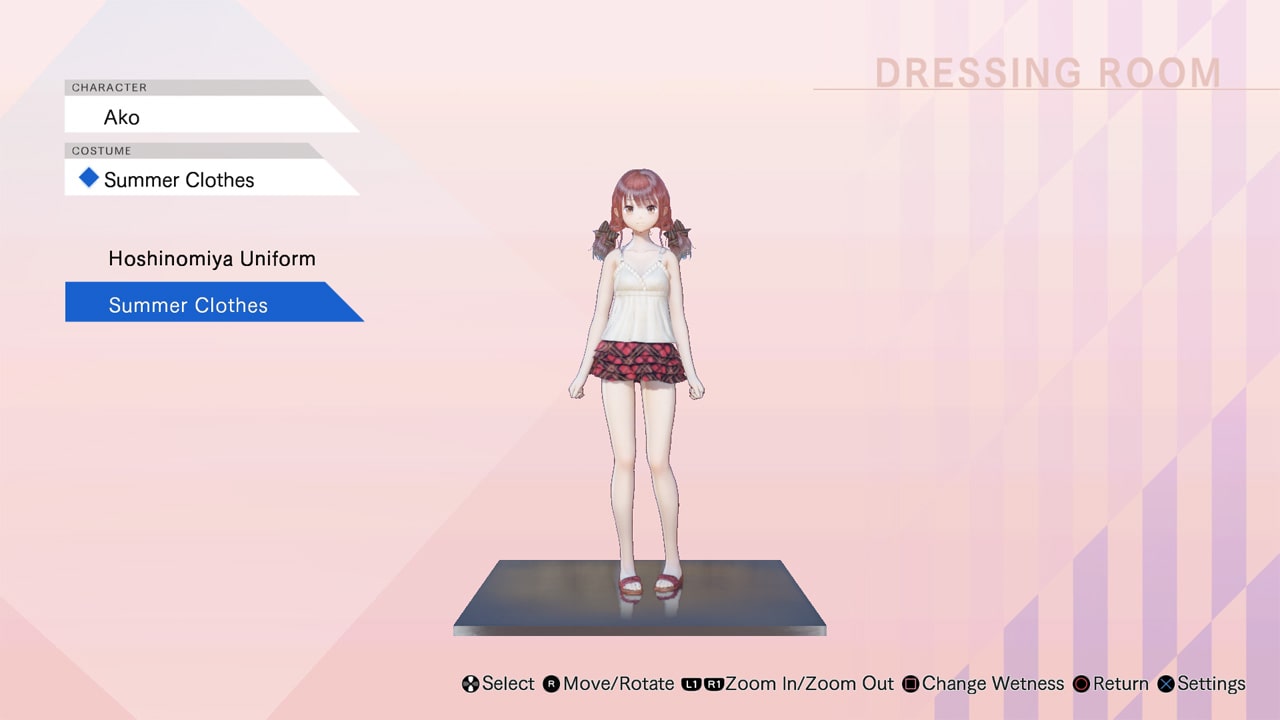Open Settings from the bottom bar
Screen dimensions: 1280x720
(x=1211, y=684)
